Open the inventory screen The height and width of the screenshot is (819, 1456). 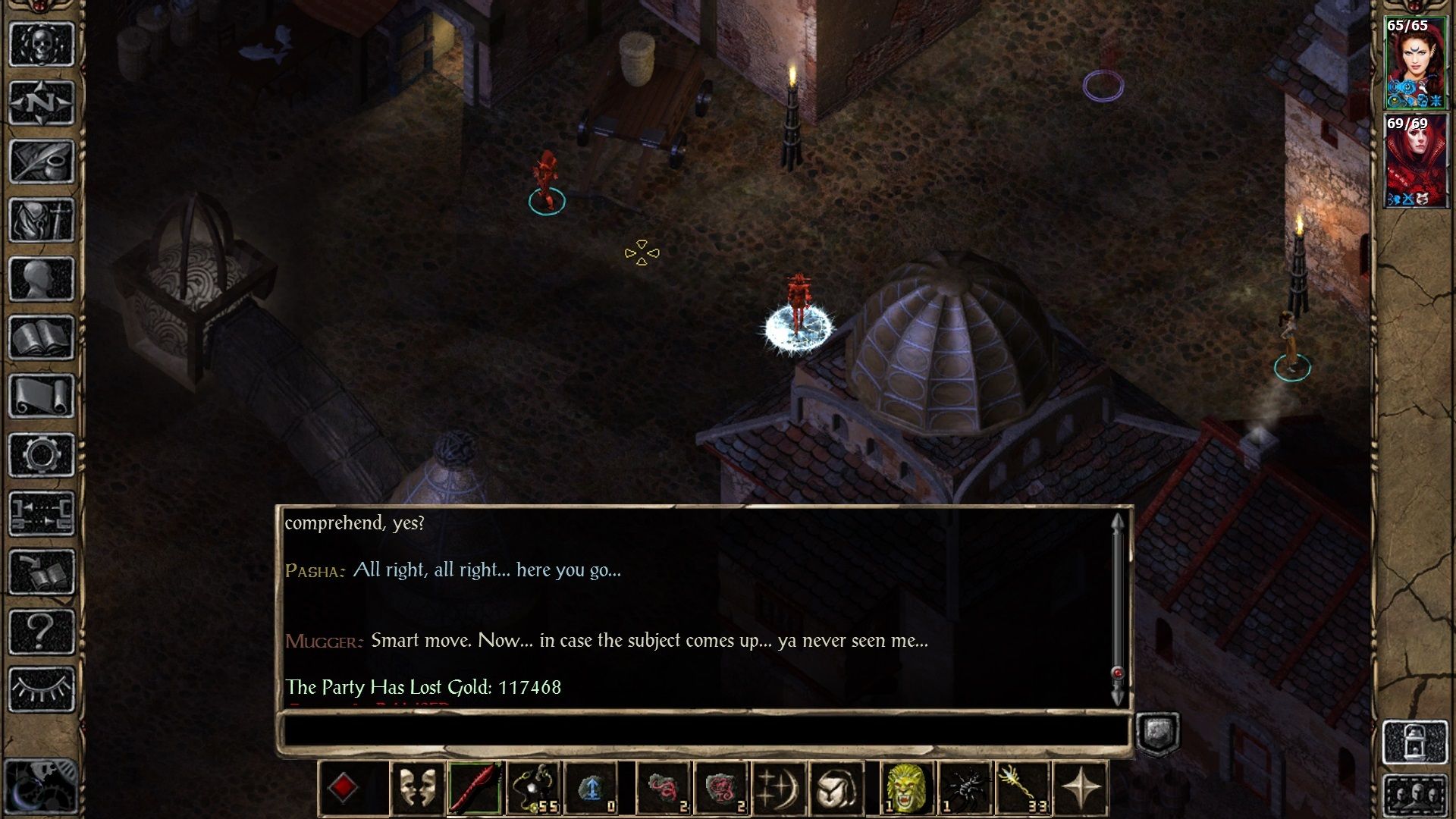[x=42, y=220]
